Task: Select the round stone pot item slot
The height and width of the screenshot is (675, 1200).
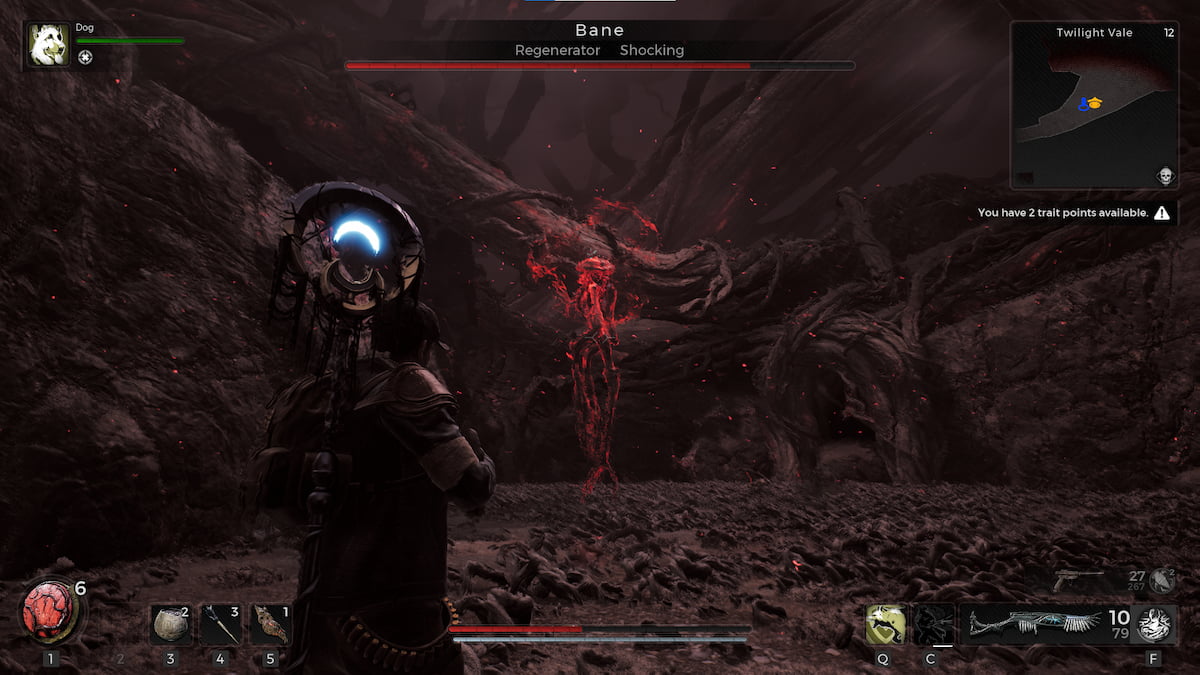Action: pos(170,625)
